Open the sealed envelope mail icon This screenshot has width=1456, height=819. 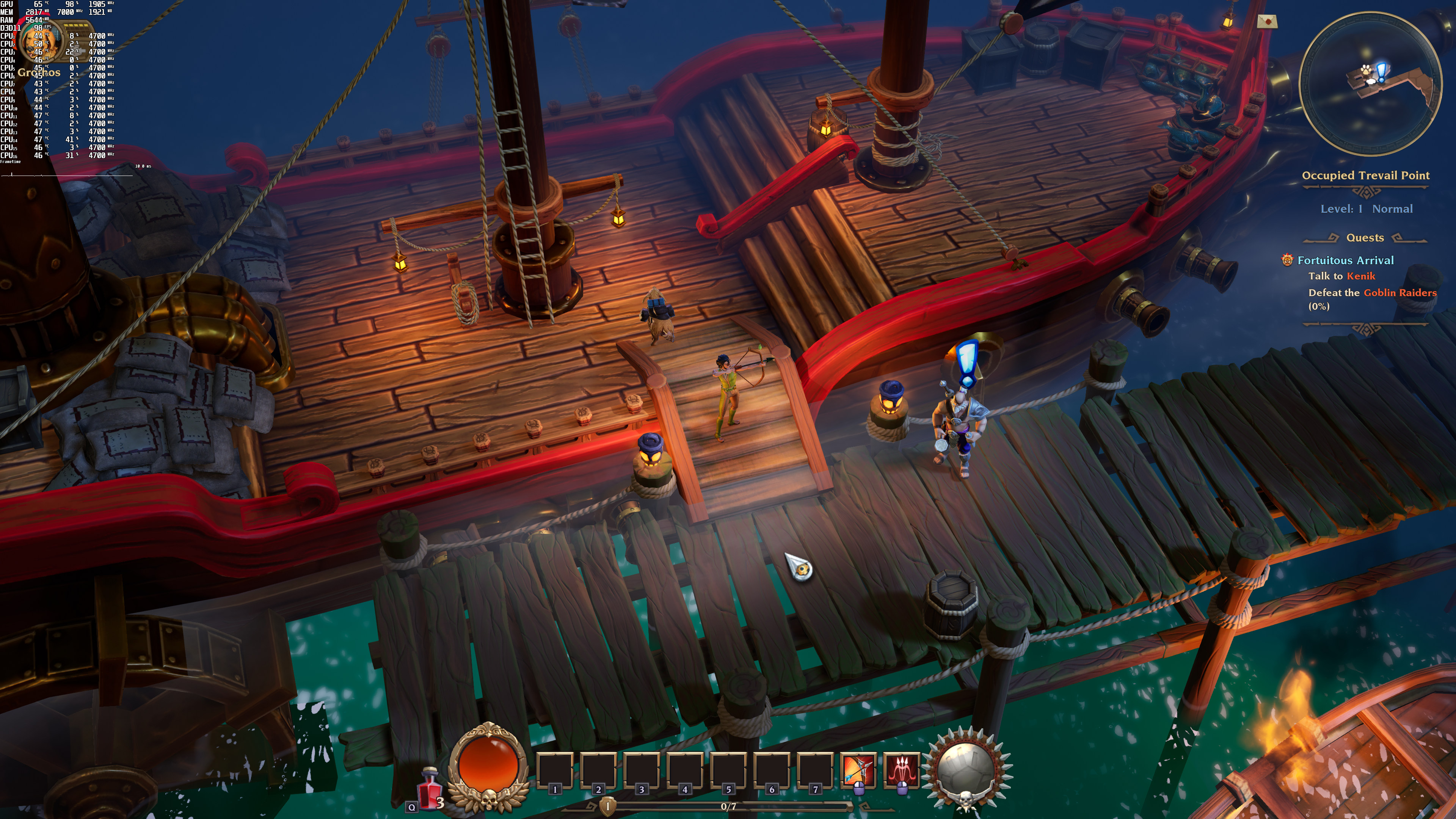[1267, 22]
